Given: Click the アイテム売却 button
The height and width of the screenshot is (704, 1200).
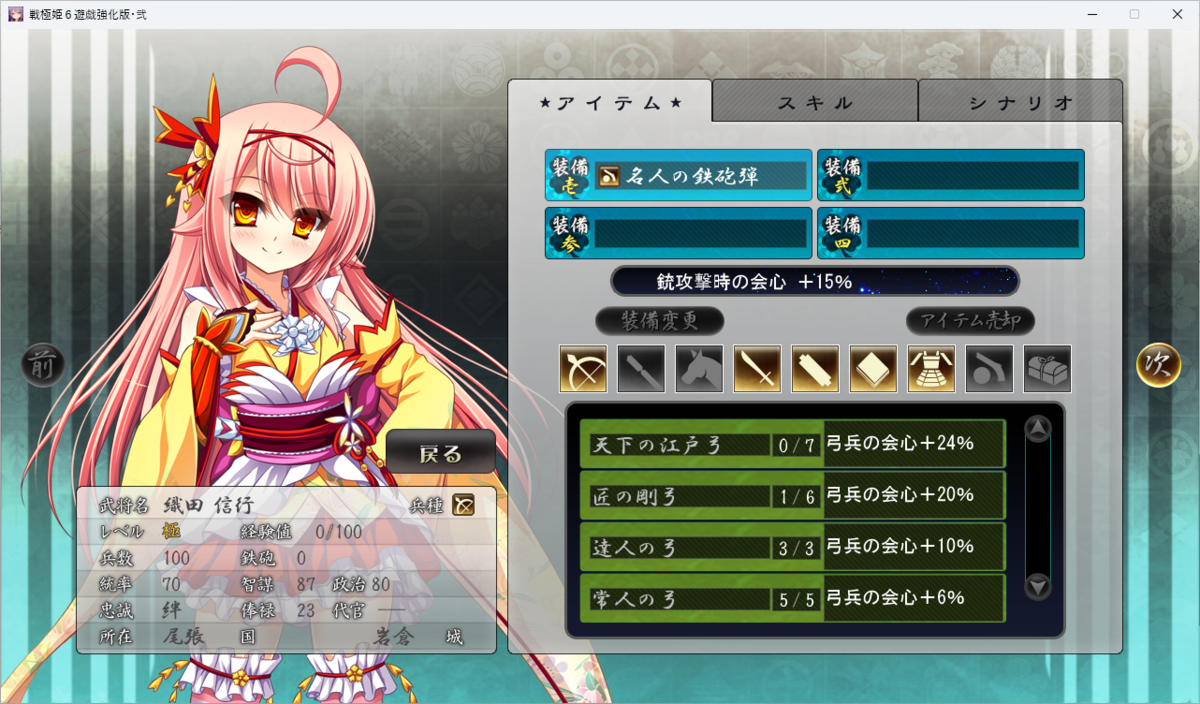Looking at the screenshot, I should click(970, 321).
